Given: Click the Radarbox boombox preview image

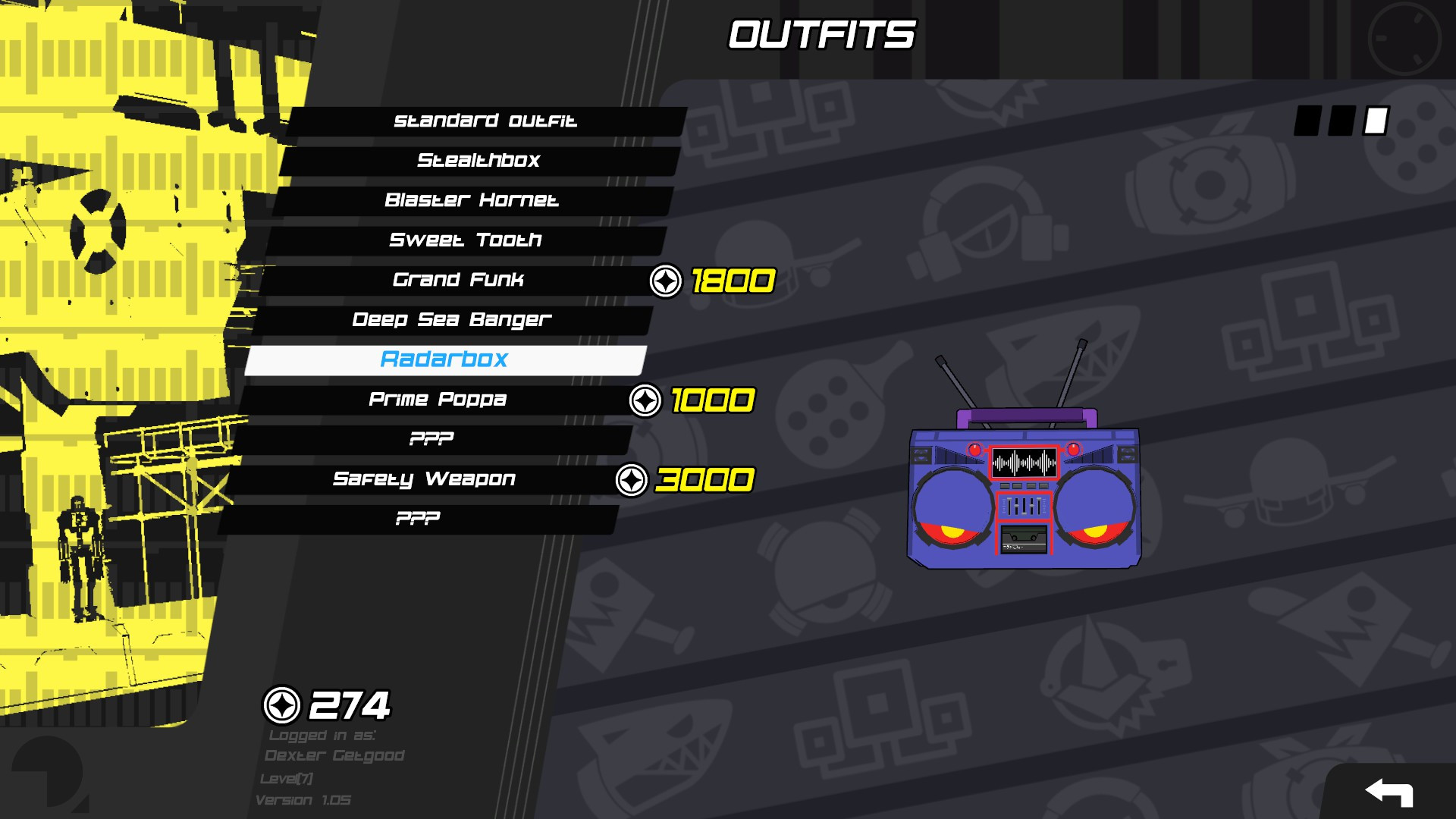Looking at the screenshot, I should (x=1024, y=497).
